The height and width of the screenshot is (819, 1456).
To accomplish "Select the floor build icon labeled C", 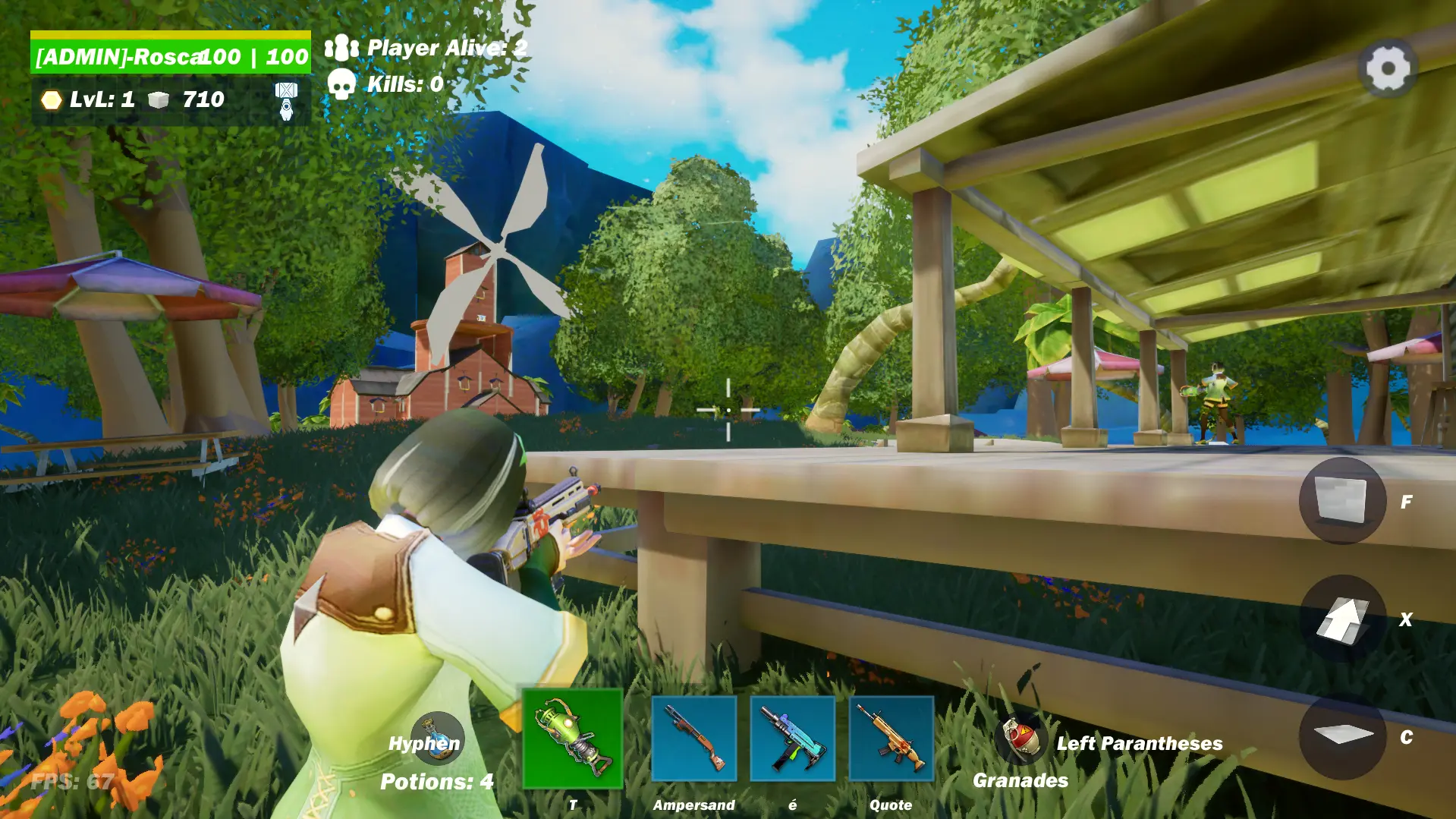I will click(x=1346, y=737).
